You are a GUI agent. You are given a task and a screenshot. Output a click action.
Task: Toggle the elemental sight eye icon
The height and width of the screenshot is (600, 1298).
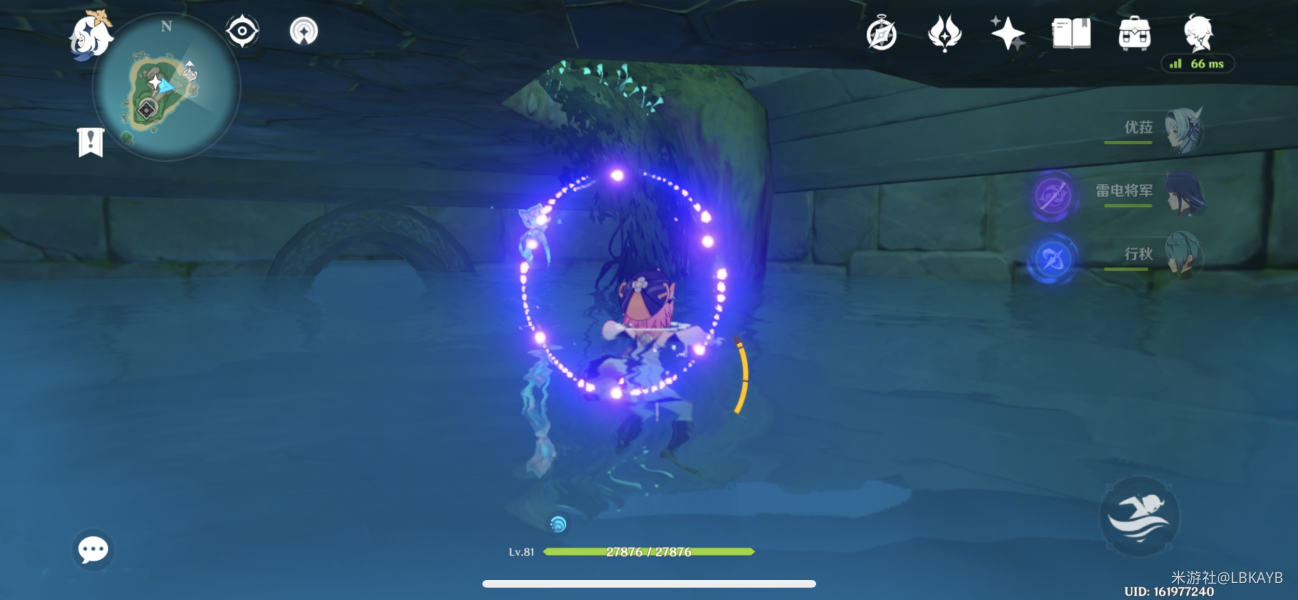click(x=242, y=32)
